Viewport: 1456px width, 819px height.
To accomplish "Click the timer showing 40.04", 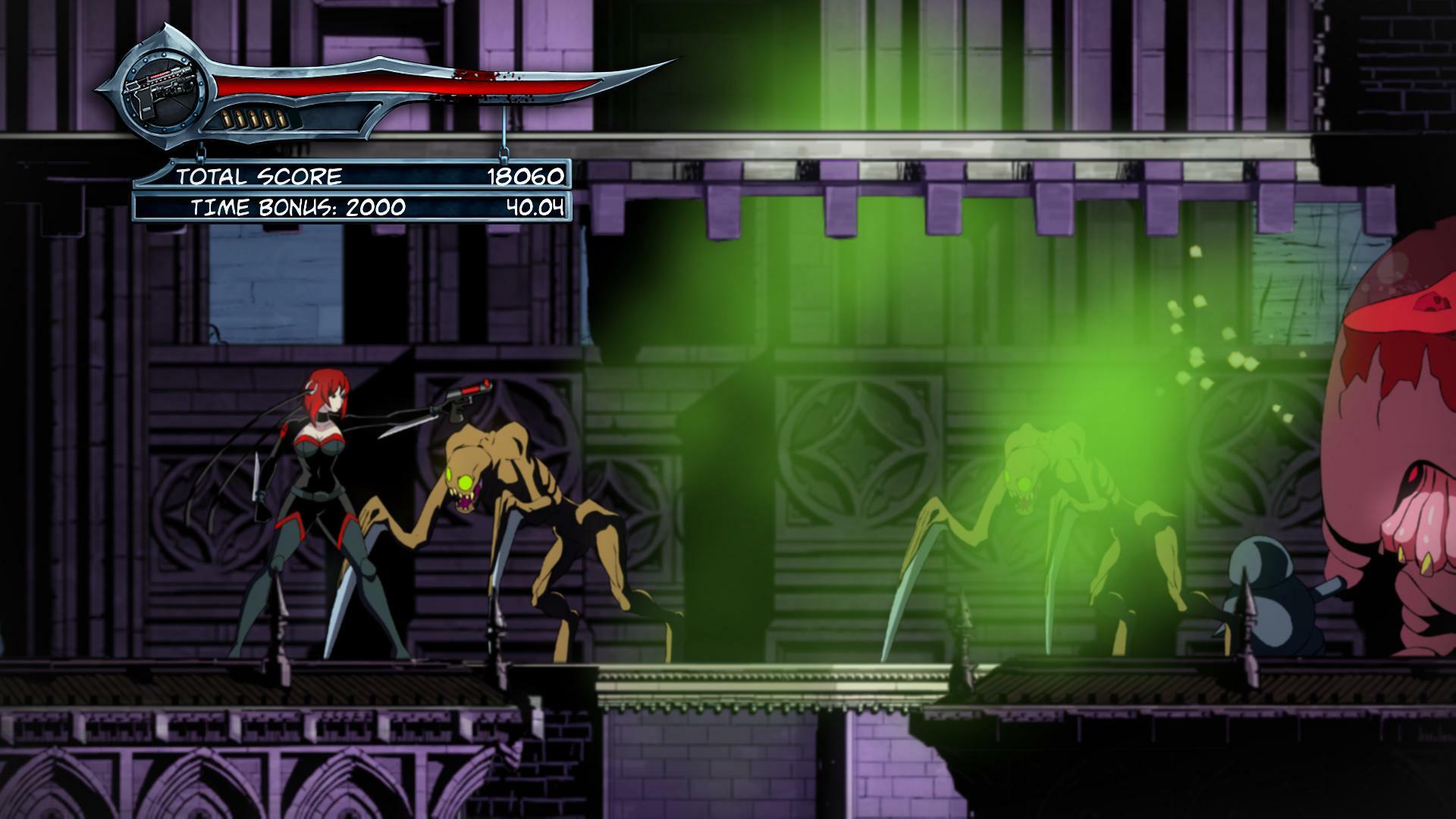I will coord(535,206).
